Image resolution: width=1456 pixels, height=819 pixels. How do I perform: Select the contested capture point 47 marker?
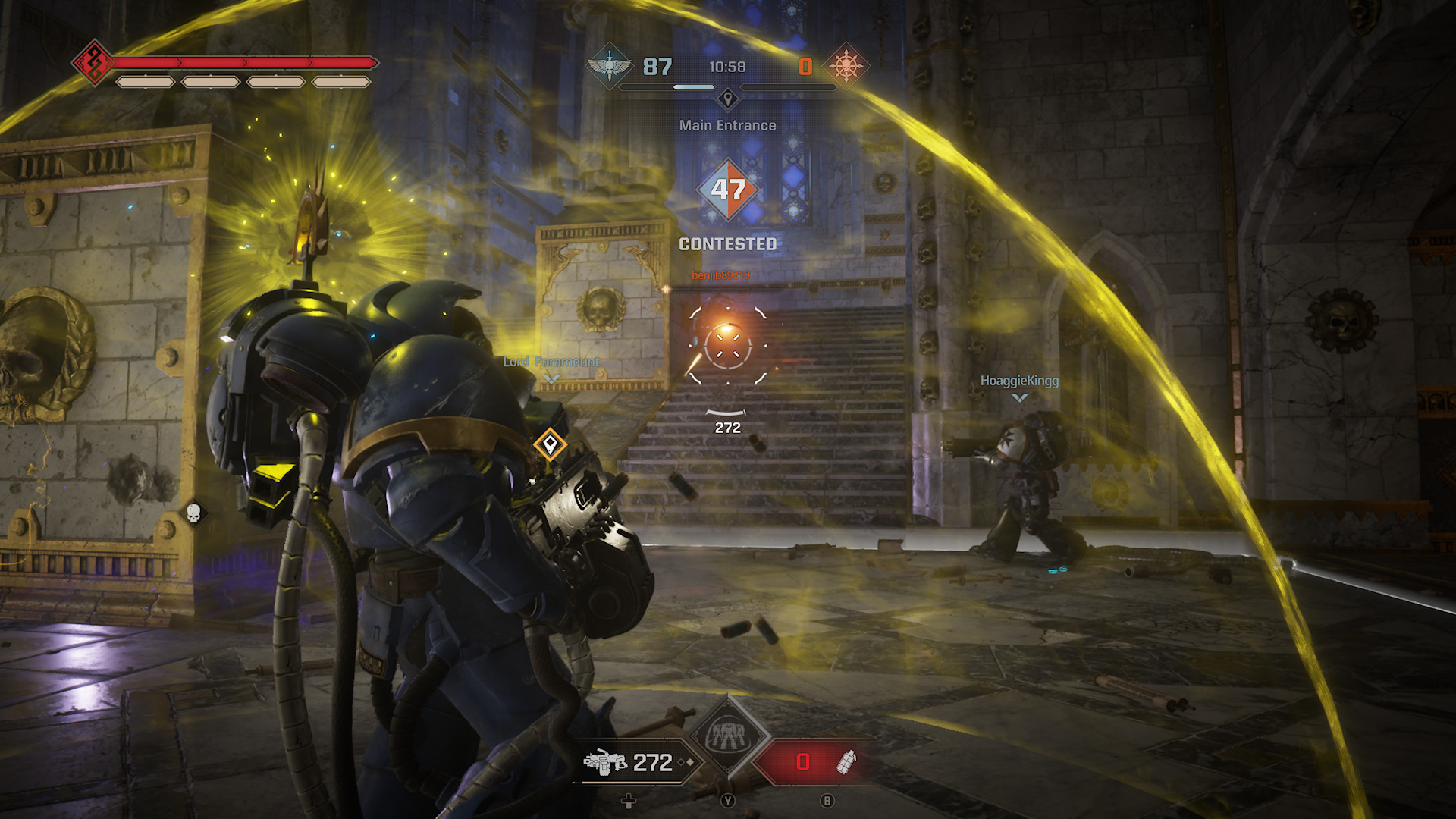pos(728,190)
